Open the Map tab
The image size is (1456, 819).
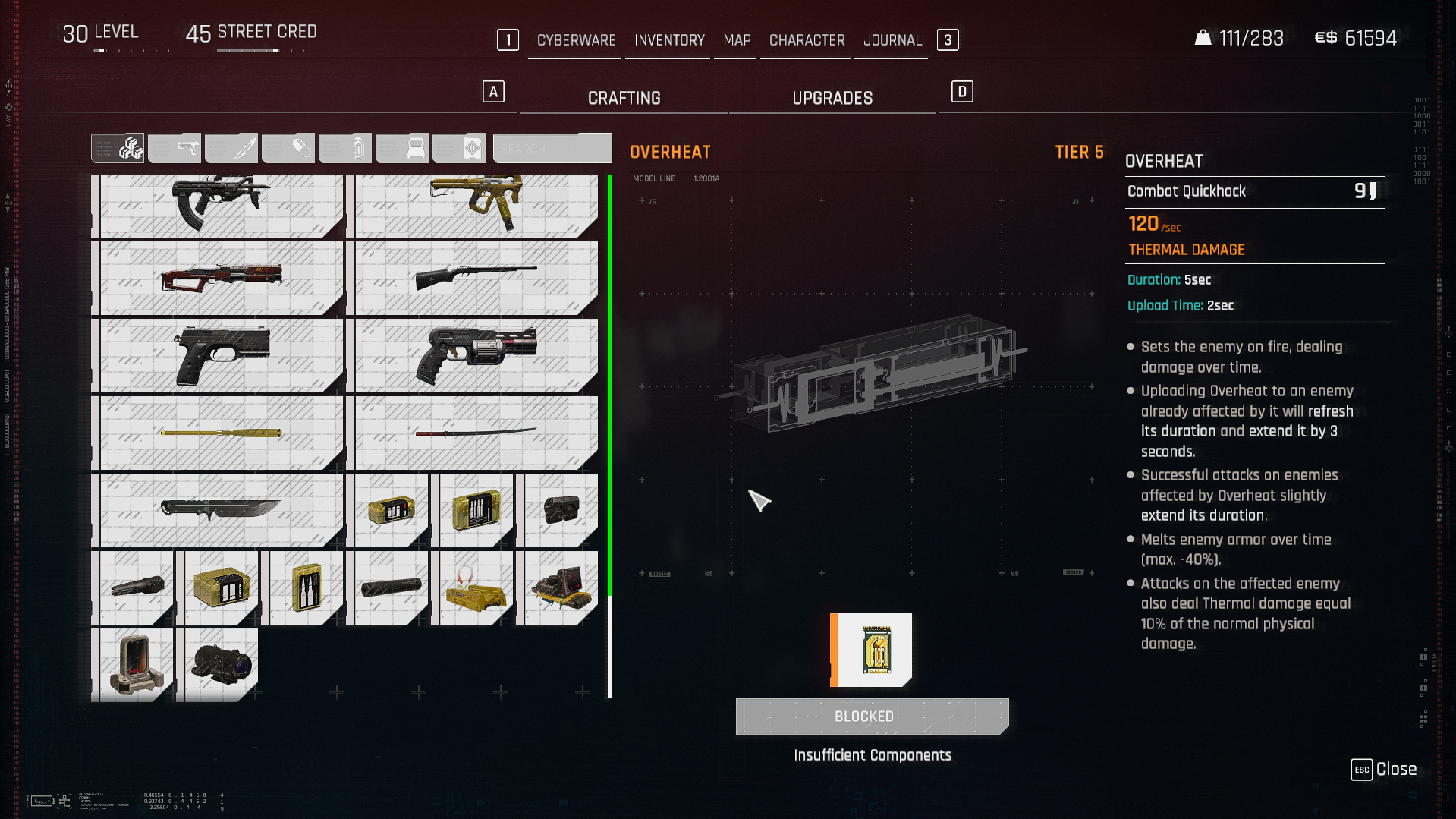point(737,40)
